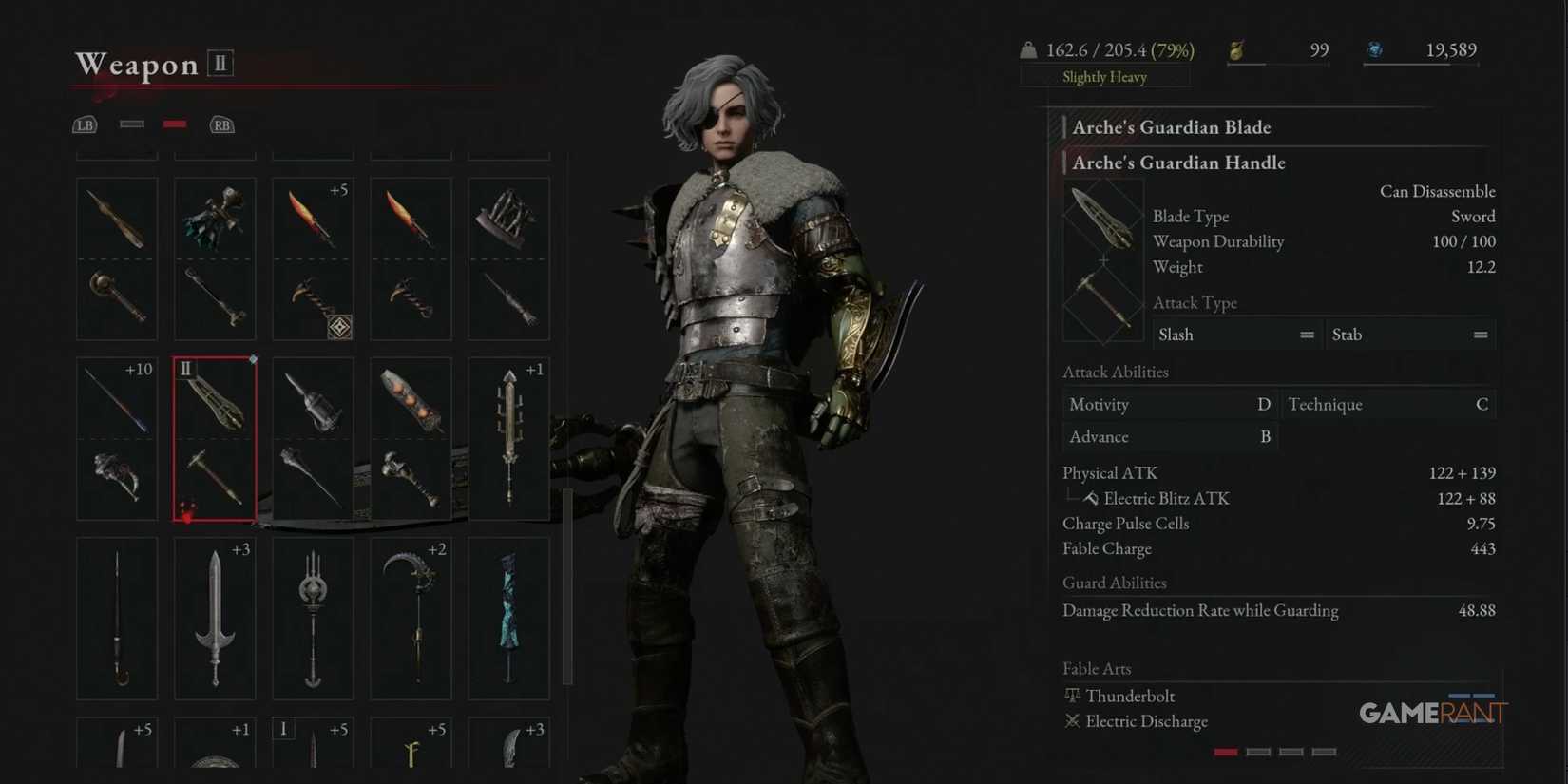Click the Can Disassemble label
1568x784 pixels.
(x=1437, y=191)
